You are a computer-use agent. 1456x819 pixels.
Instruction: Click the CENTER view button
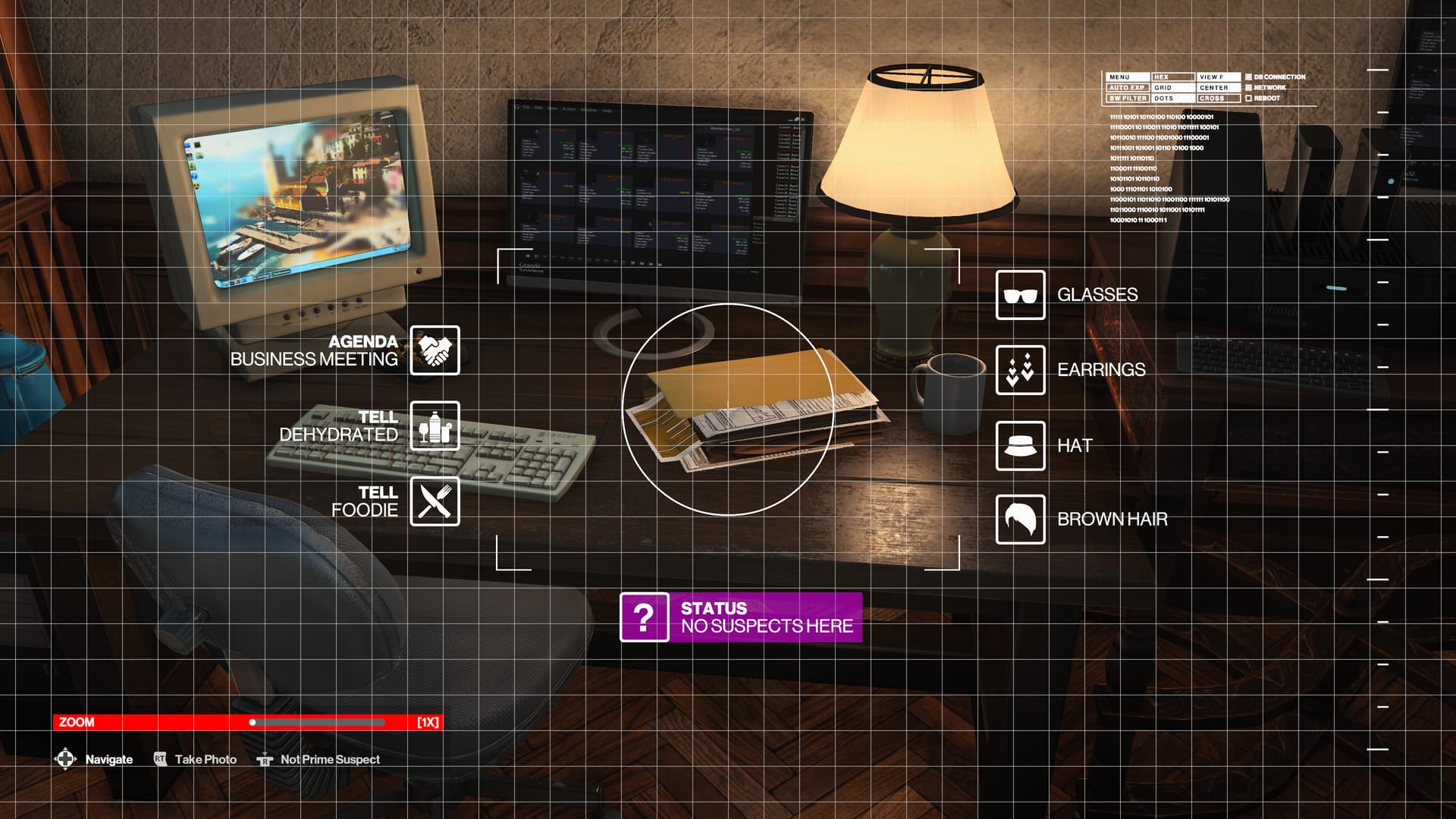1217,88
